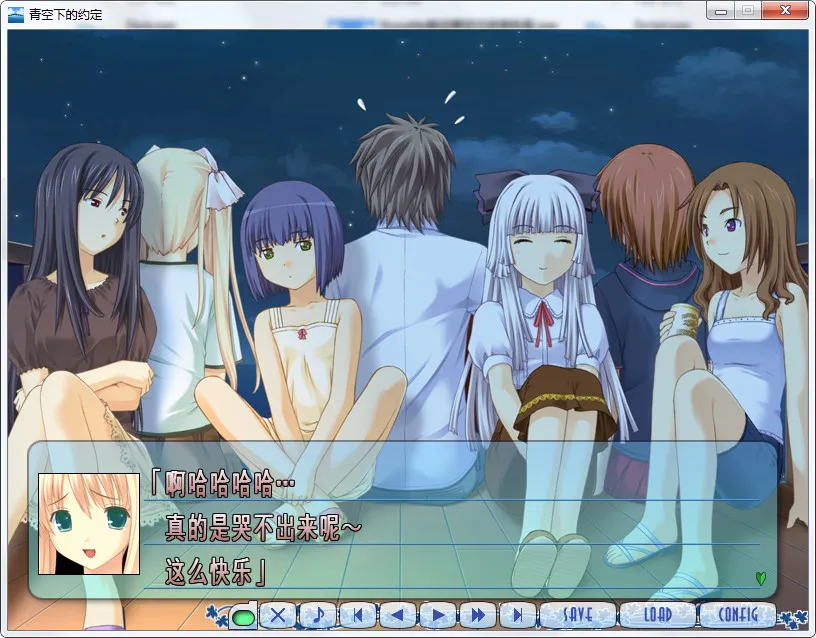Click the music note button
This screenshot has height=638, width=816.
click(x=318, y=615)
